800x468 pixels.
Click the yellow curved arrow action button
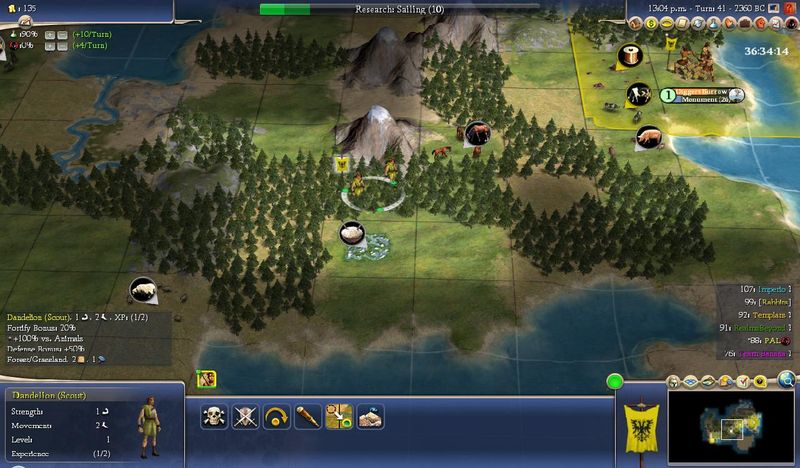pos(277,416)
